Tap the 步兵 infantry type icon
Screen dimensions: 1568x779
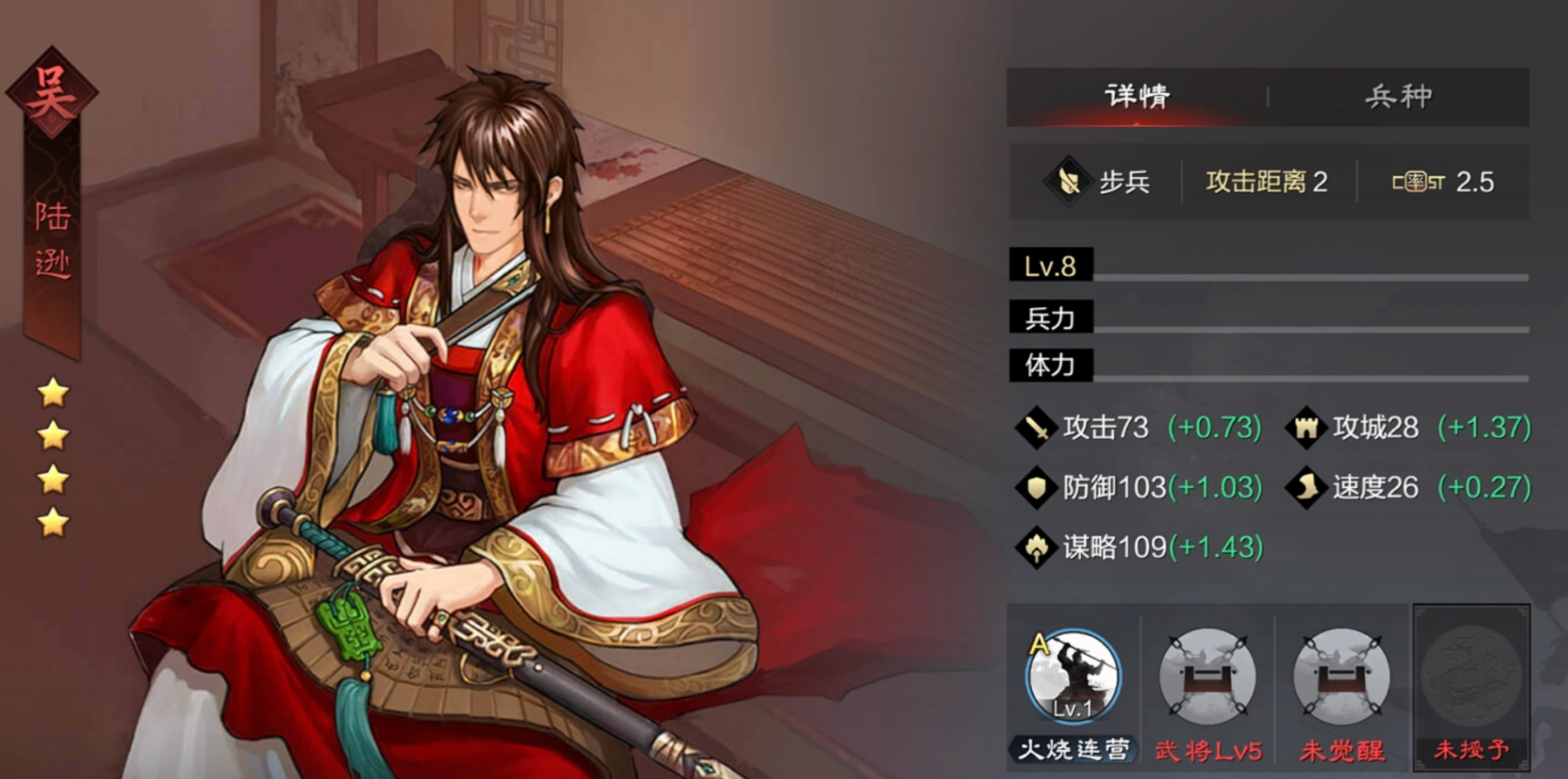pyautogui.click(x=1068, y=181)
